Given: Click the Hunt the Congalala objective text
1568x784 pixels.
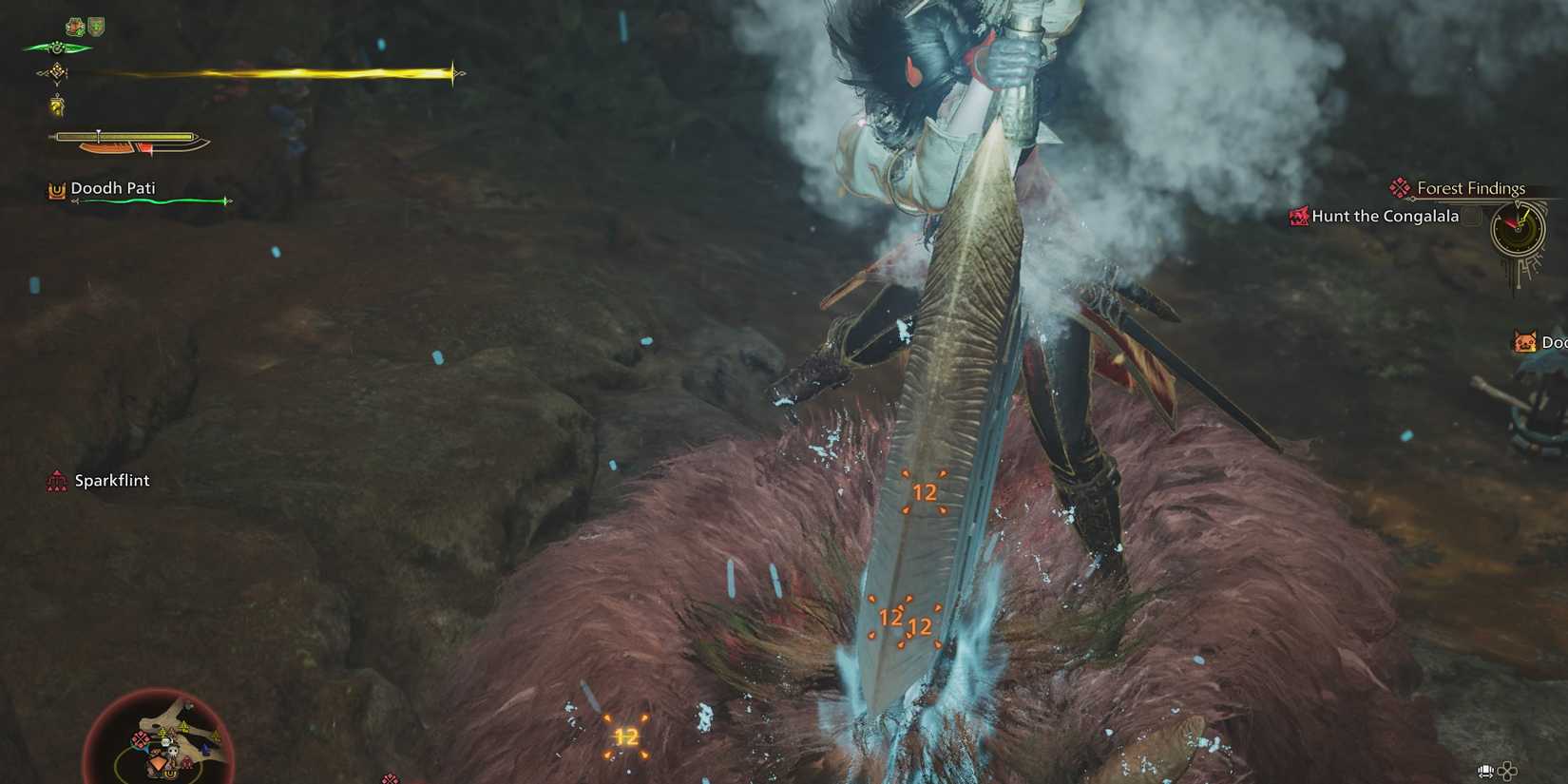Looking at the screenshot, I should pyautogui.click(x=1384, y=217).
